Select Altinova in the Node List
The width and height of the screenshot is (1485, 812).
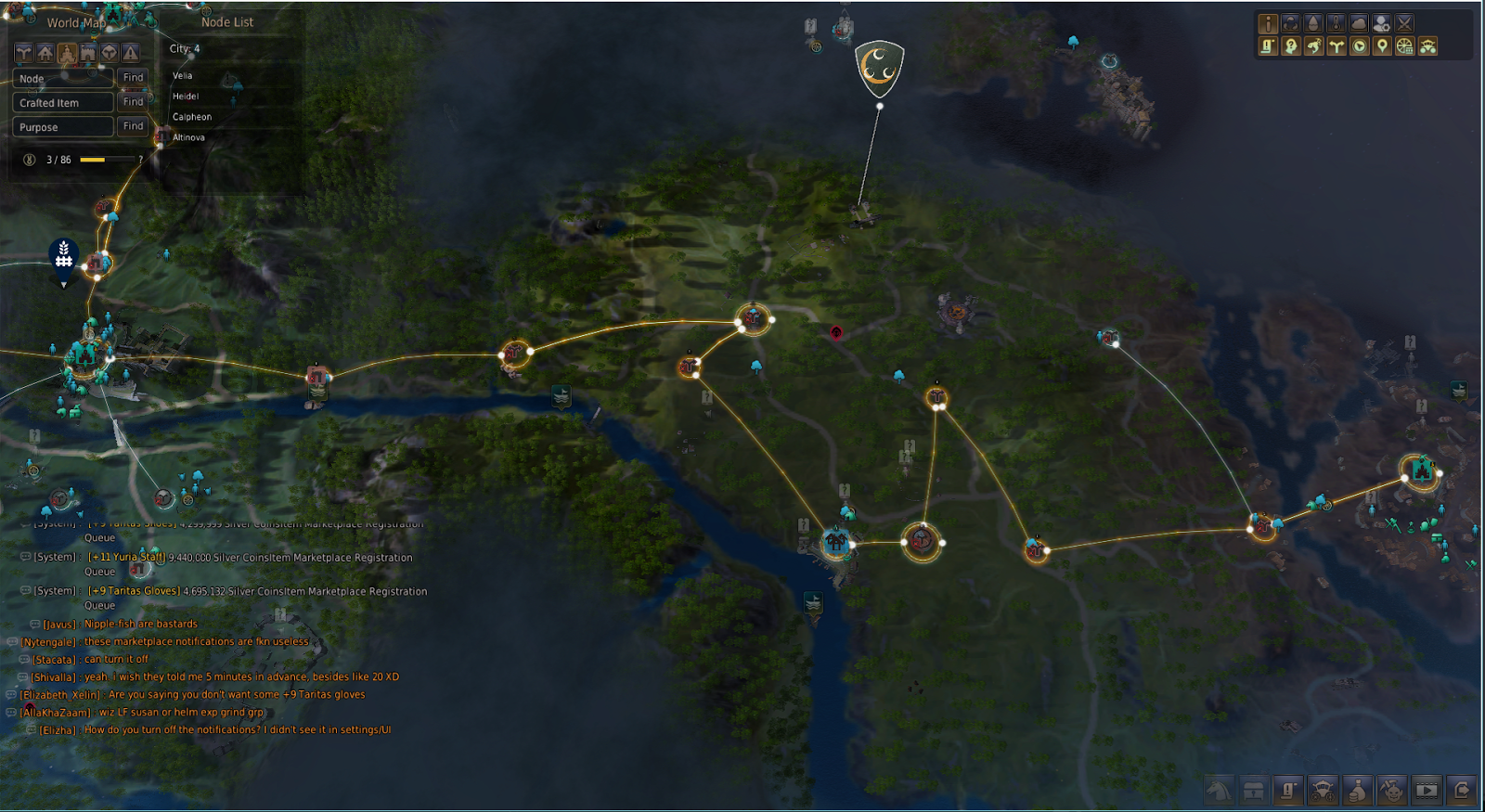[x=188, y=136]
